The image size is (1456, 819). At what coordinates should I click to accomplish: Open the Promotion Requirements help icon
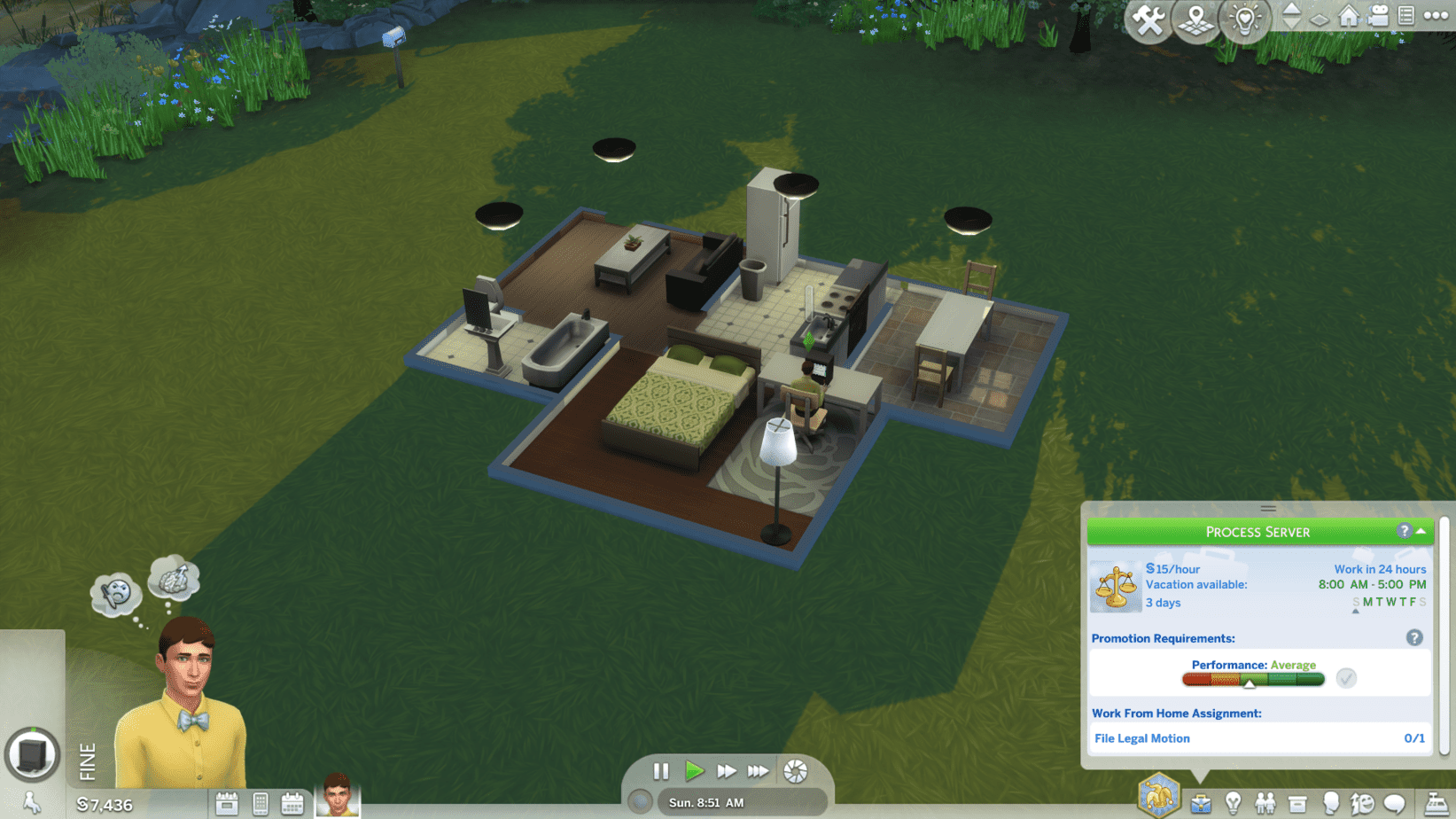(x=1414, y=638)
